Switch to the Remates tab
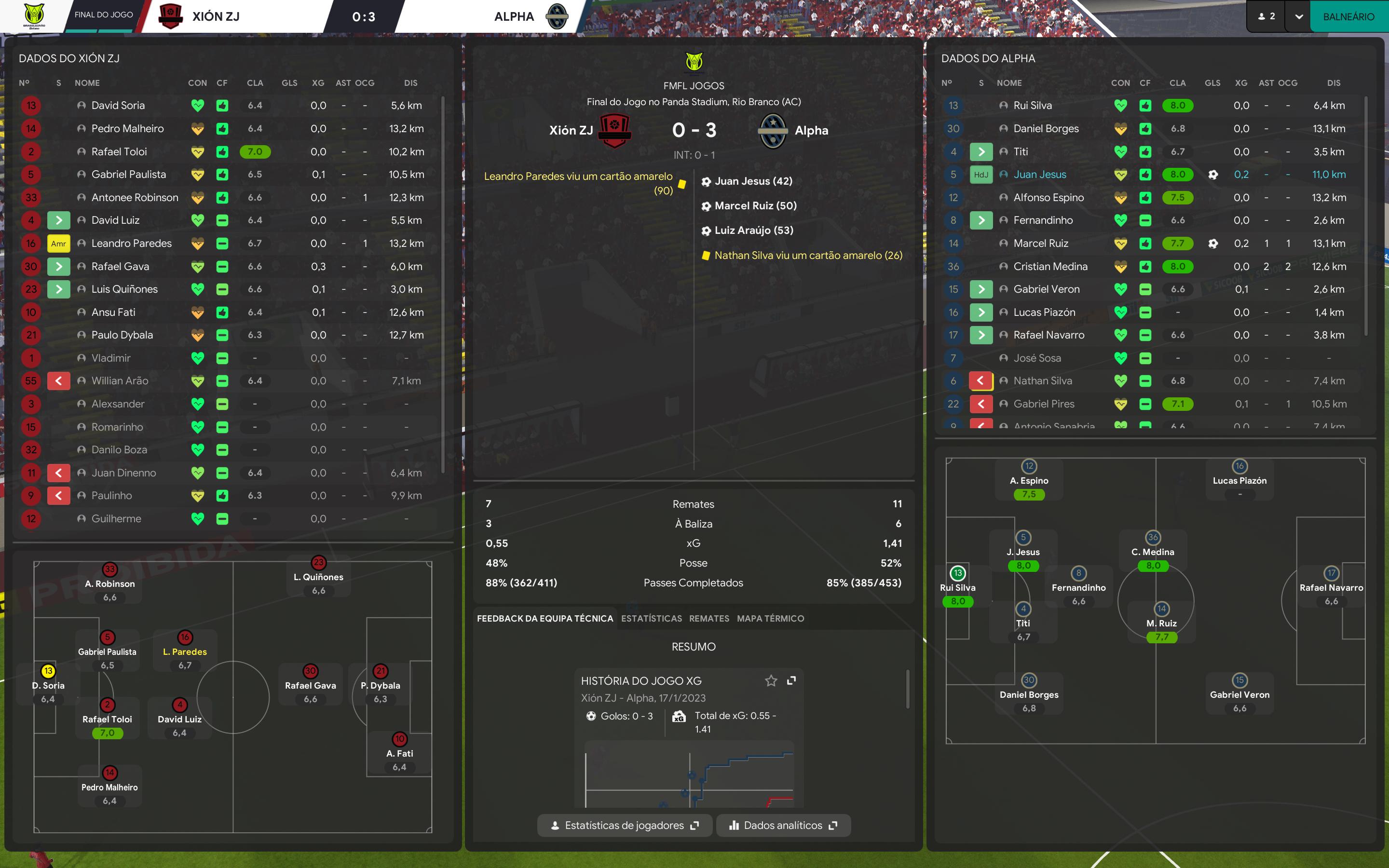 (709, 618)
